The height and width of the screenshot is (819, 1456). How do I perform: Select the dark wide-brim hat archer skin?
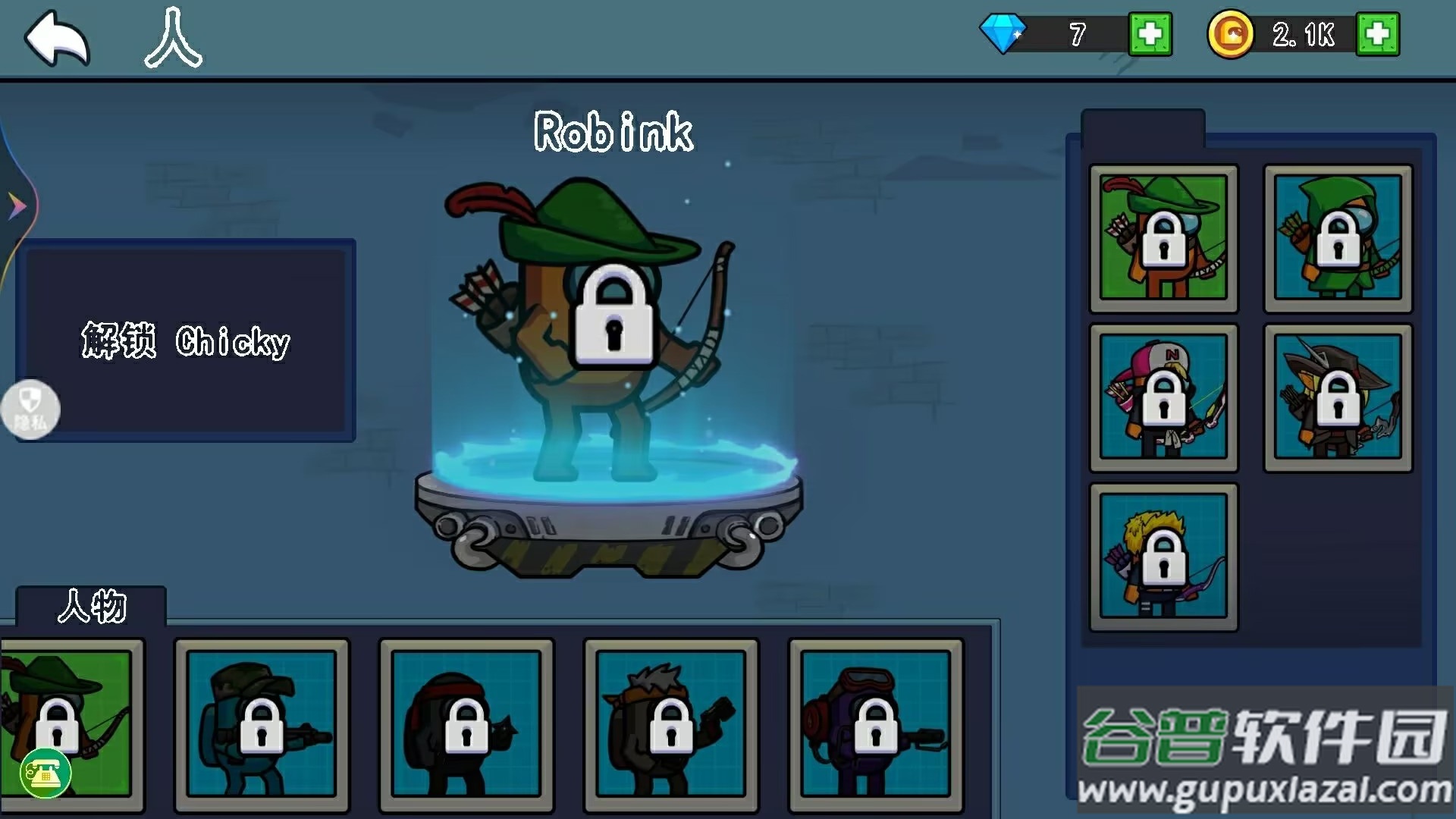pyautogui.click(x=1338, y=397)
